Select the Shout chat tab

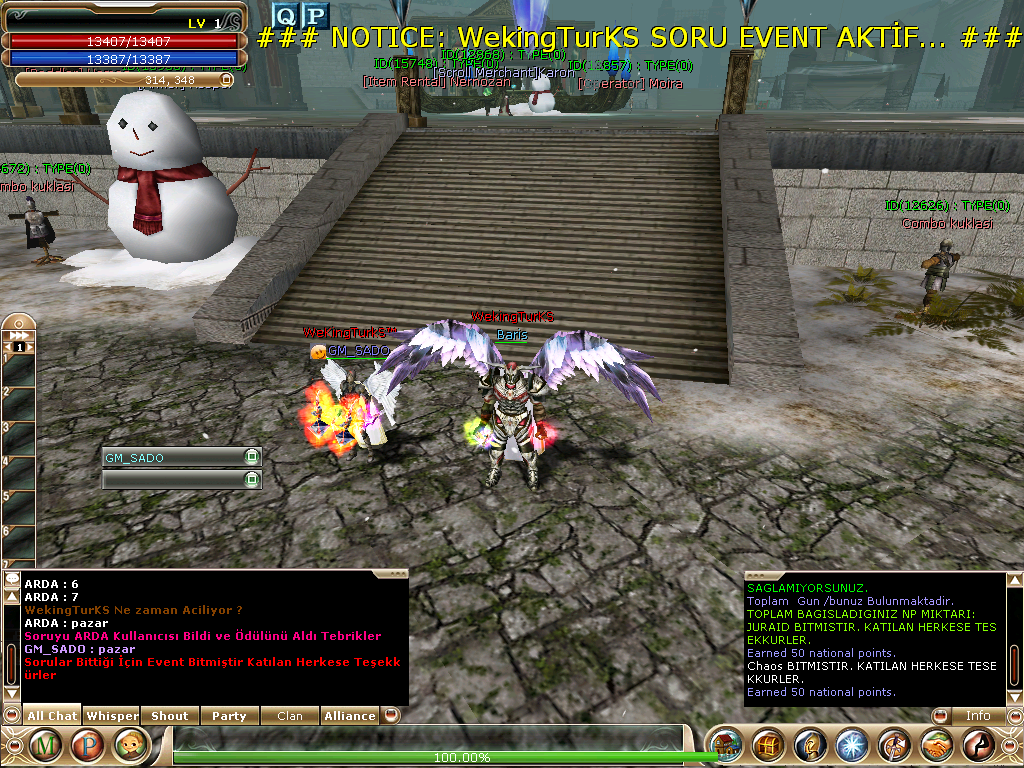tap(170, 716)
